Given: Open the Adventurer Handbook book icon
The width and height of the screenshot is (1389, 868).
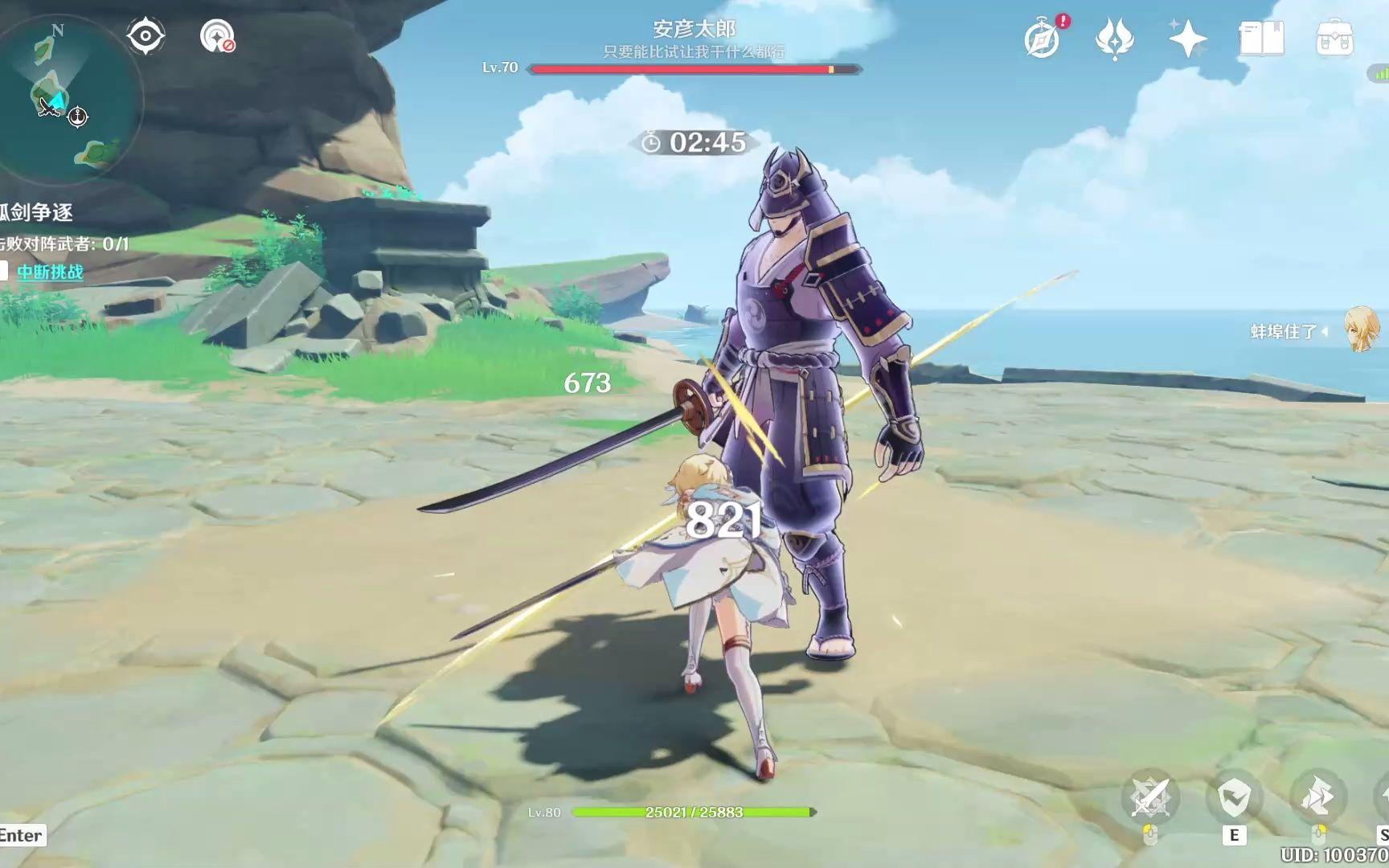Looking at the screenshot, I should 1260,37.
